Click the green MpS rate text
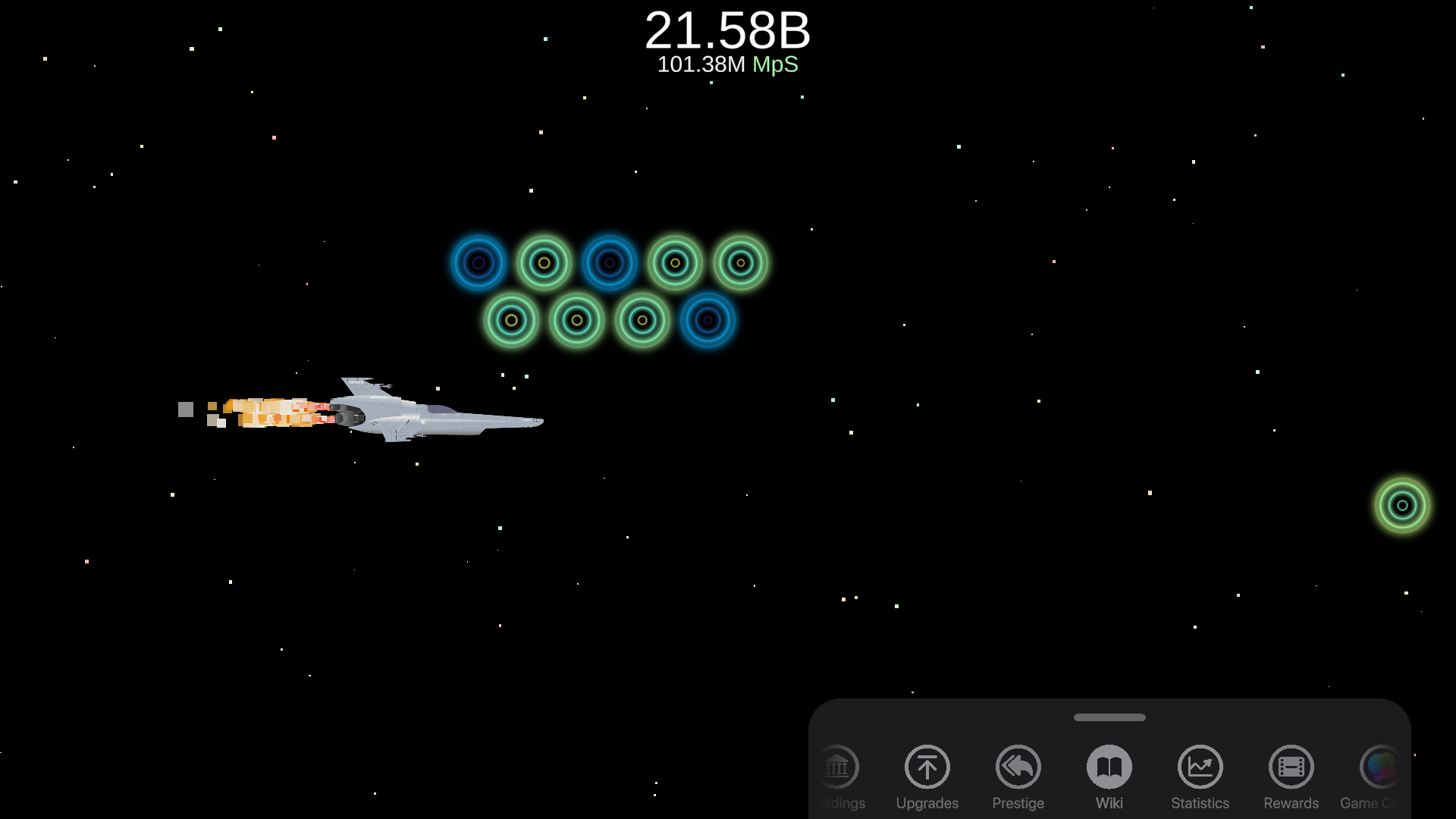The image size is (1456, 819). point(775,65)
